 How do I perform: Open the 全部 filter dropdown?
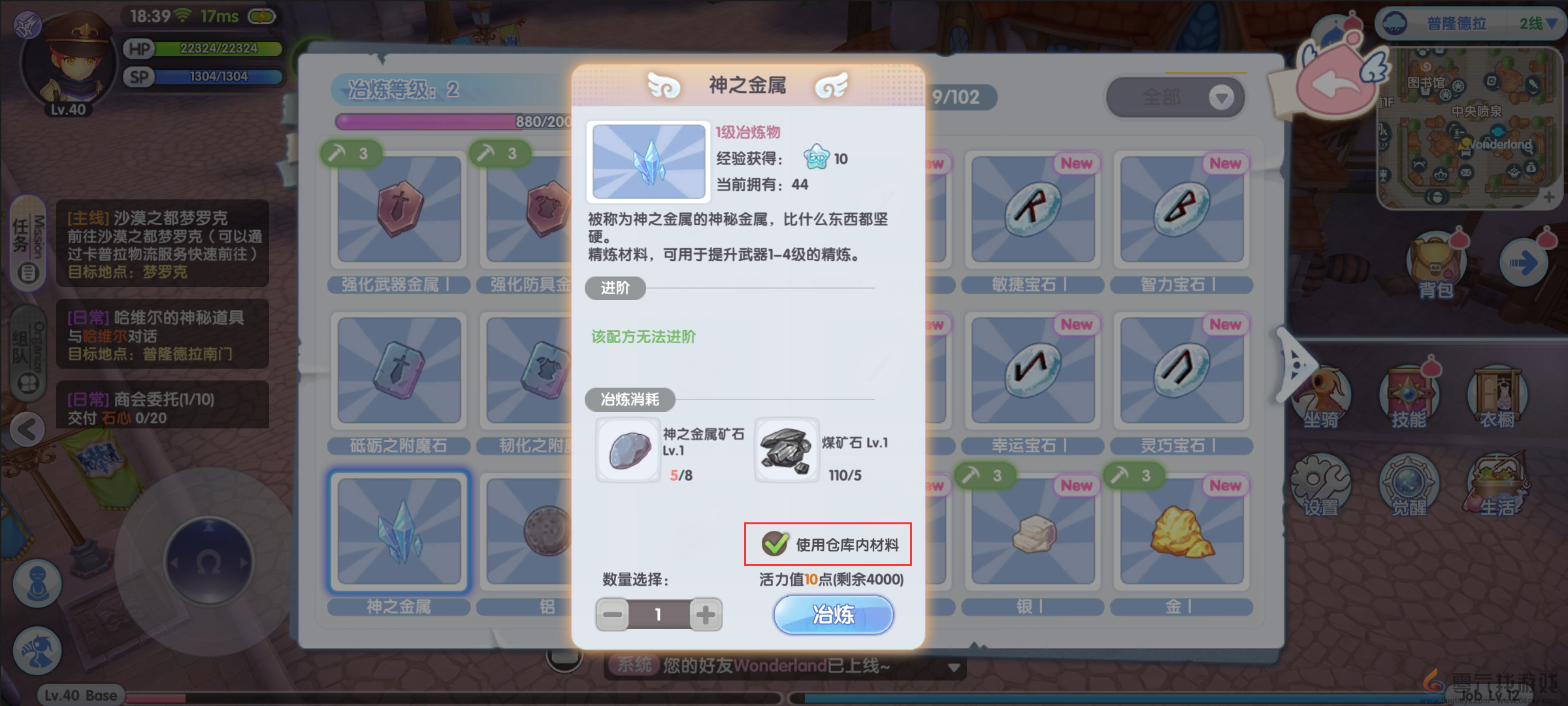(1175, 97)
